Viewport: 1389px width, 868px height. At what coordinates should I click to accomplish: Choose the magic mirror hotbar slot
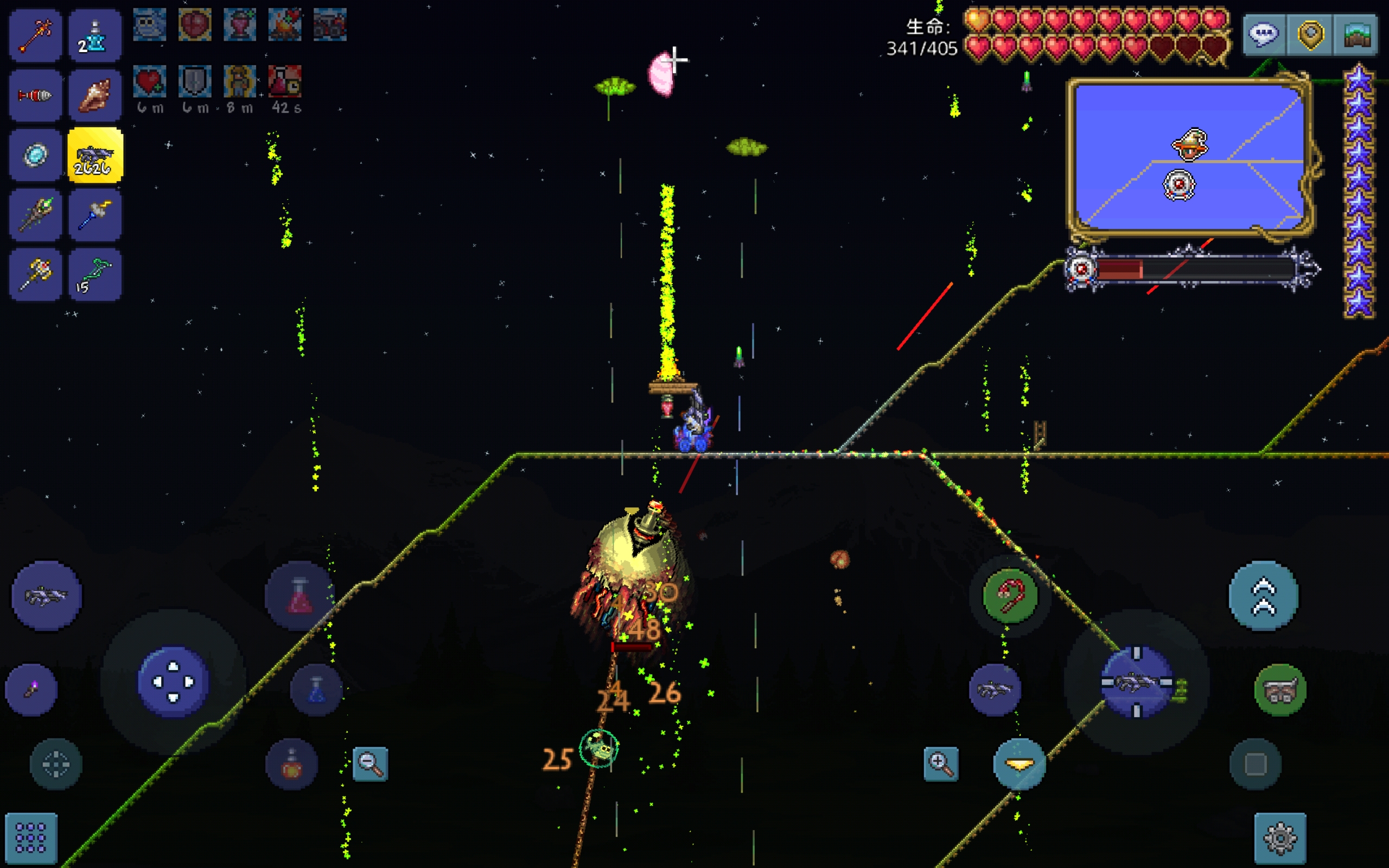pyautogui.click(x=35, y=155)
